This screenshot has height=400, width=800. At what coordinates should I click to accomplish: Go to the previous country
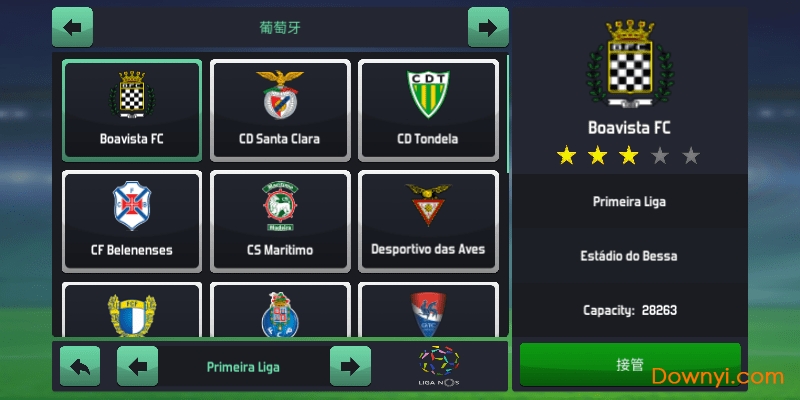coord(72,27)
